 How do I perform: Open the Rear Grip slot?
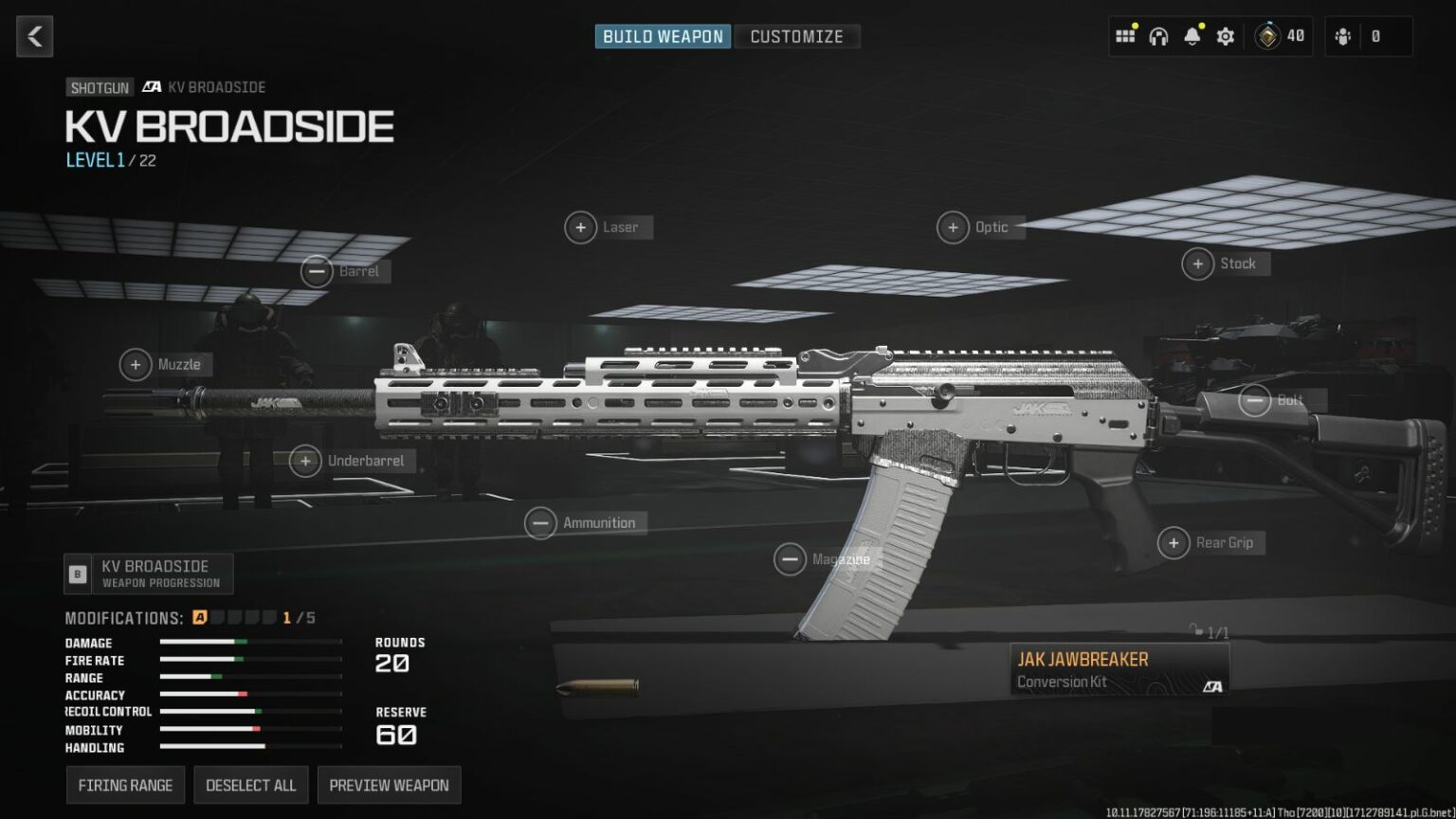click(1174, 543)
